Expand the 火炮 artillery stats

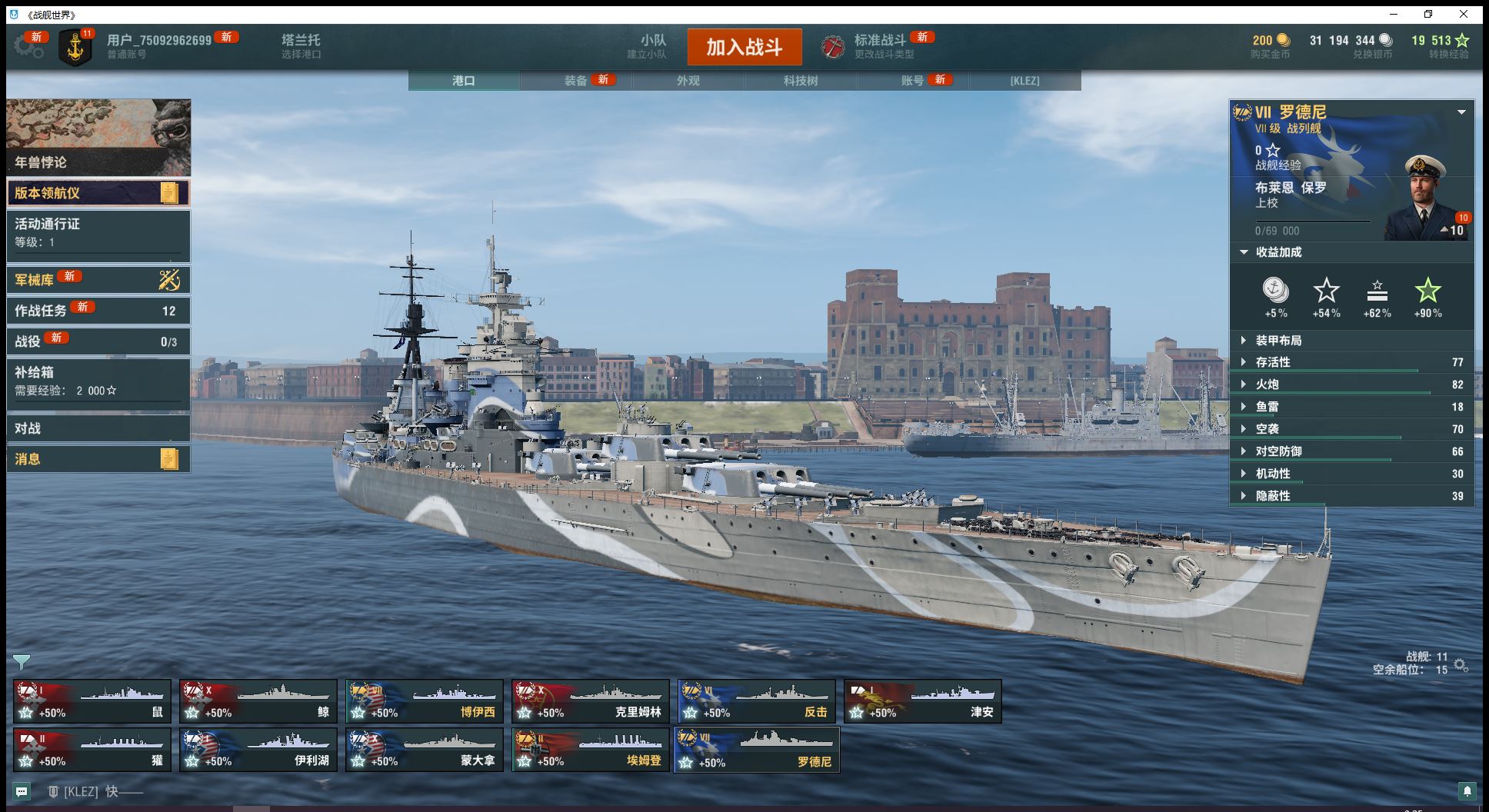[x=1267, y=384]
